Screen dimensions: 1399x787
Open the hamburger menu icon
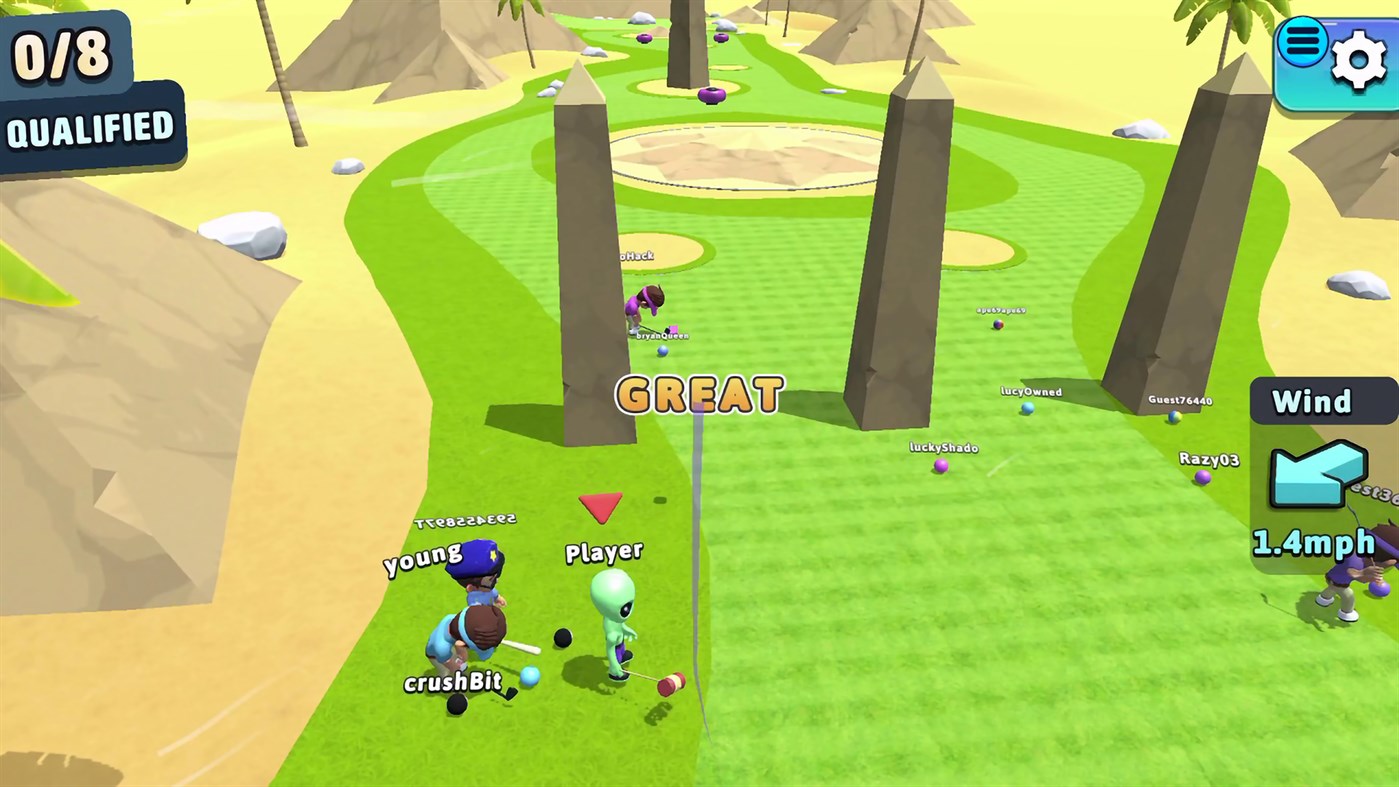pyautogui.click(x=1302, y=42)
